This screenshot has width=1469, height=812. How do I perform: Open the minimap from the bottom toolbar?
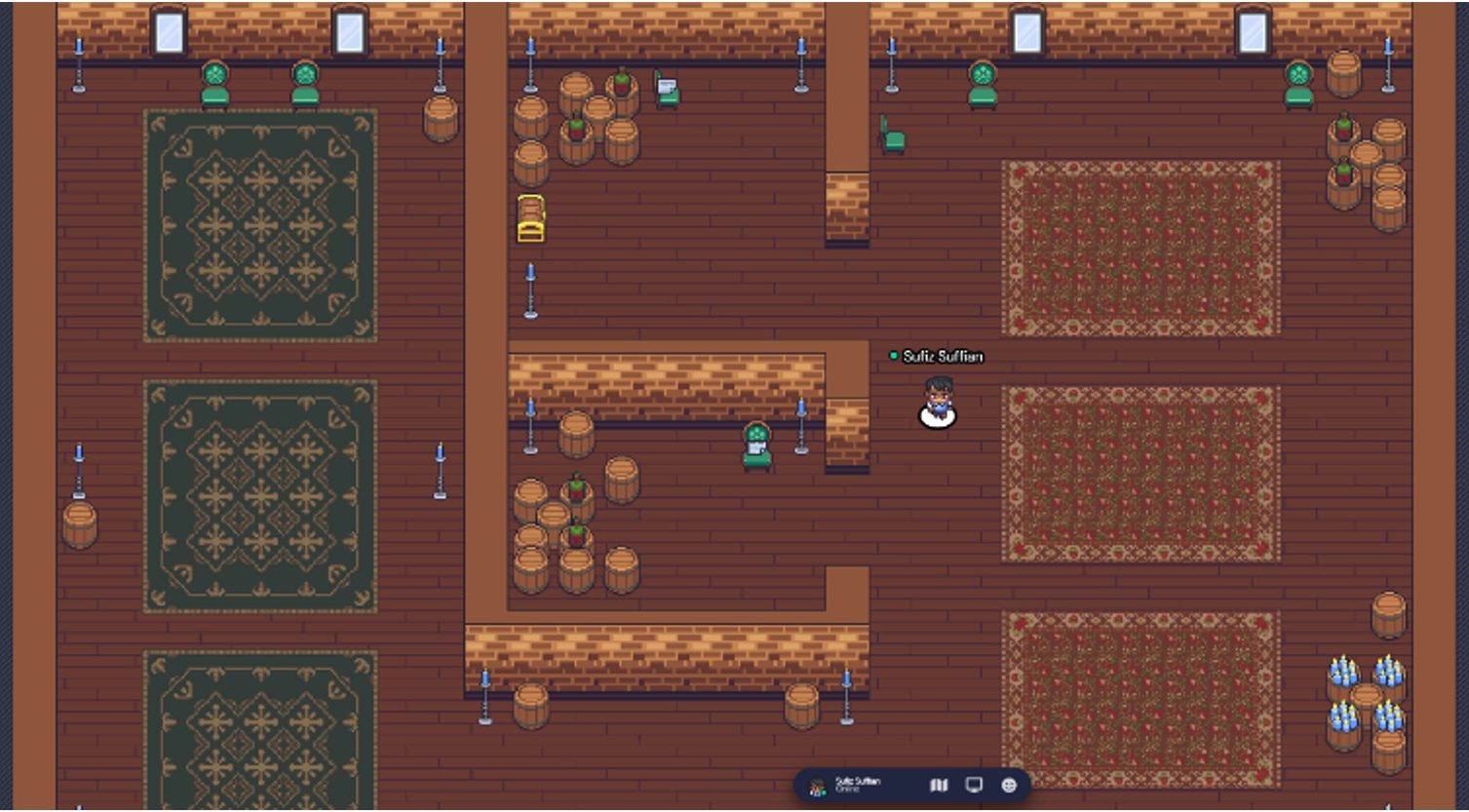tap(939, 785)
